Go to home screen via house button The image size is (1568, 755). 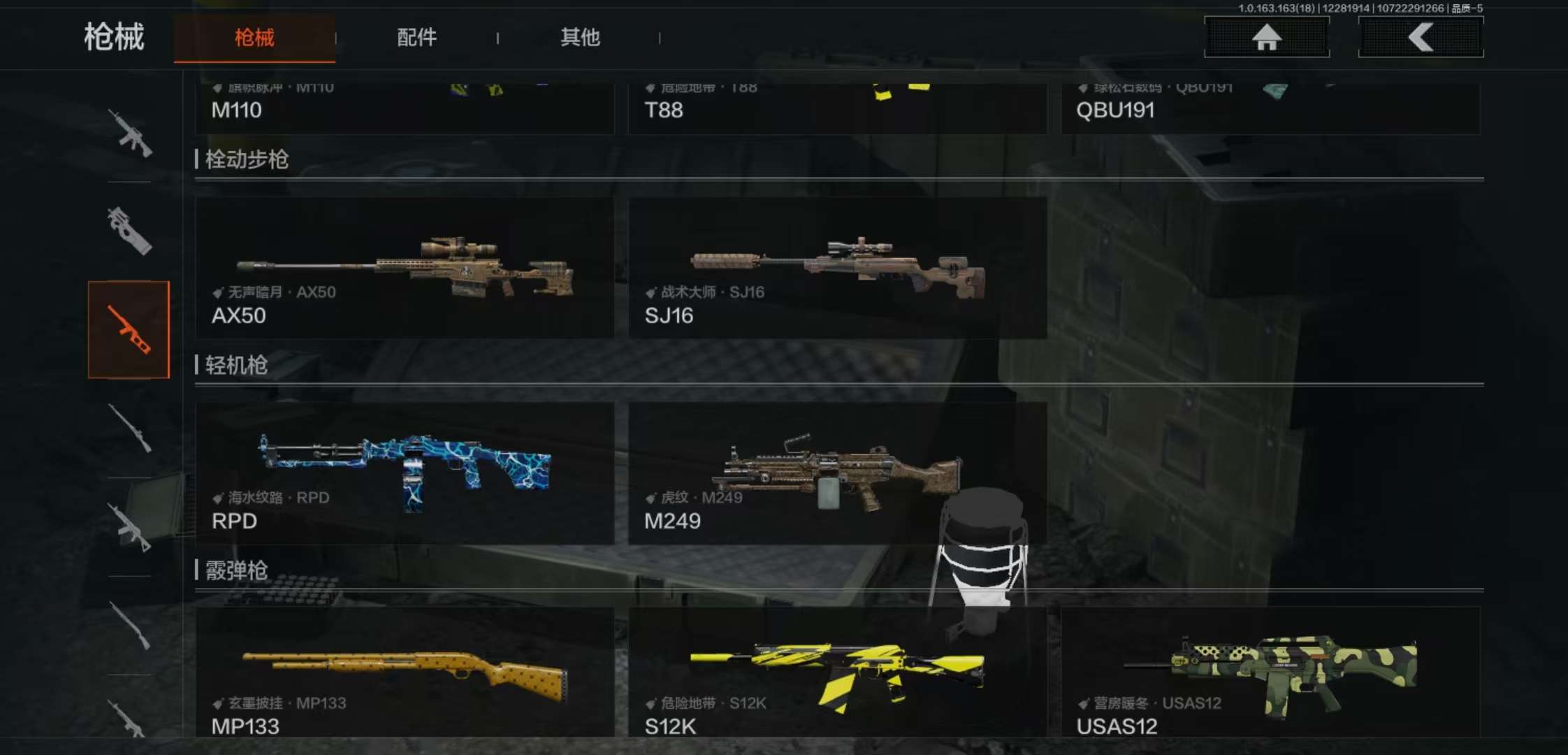click(x=1266, y=37)
